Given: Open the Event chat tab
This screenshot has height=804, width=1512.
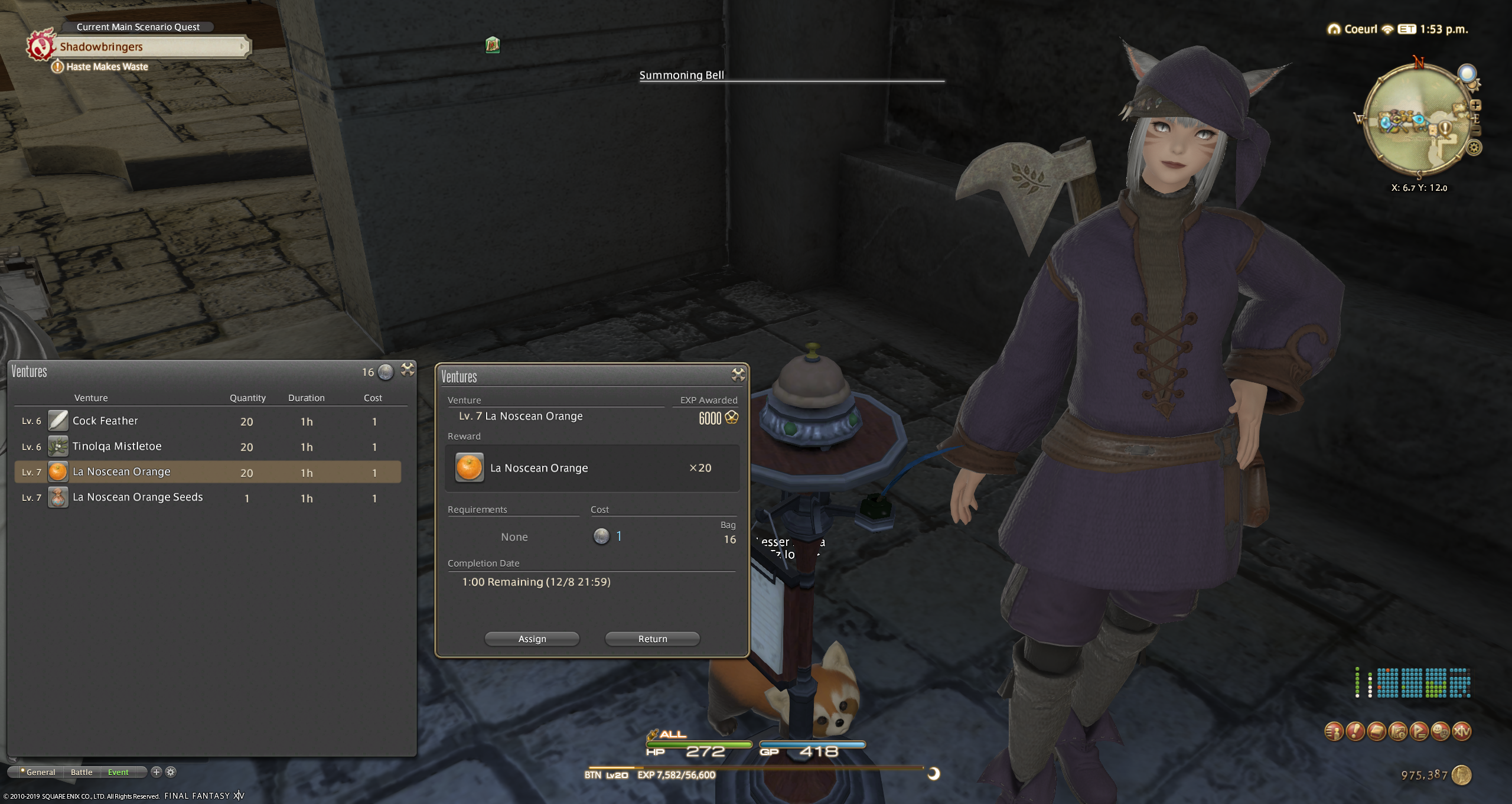Looking at the screenshot, I should click(x=118, y=772).
